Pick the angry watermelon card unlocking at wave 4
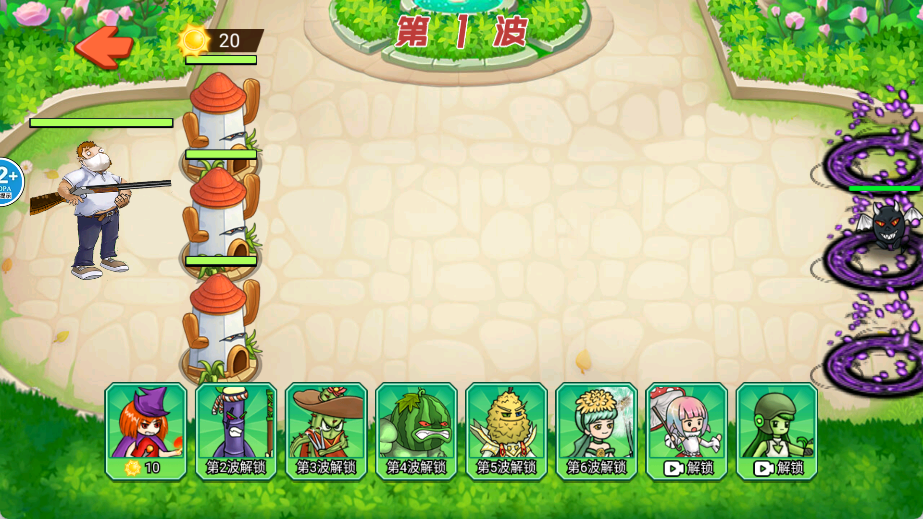The image size is (923, 519). (x=416, y=431)
